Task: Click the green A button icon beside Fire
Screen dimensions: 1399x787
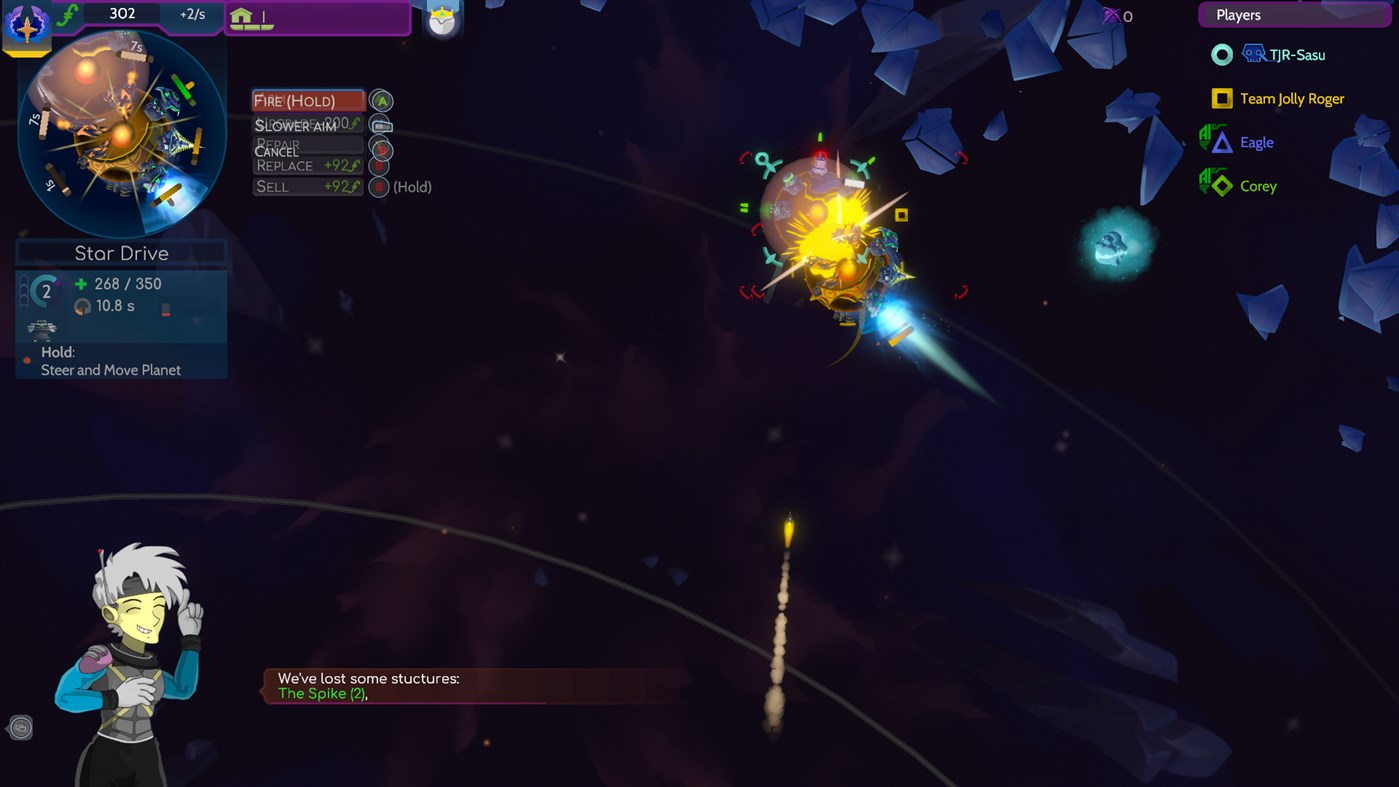Action: (x=380, y=100)
